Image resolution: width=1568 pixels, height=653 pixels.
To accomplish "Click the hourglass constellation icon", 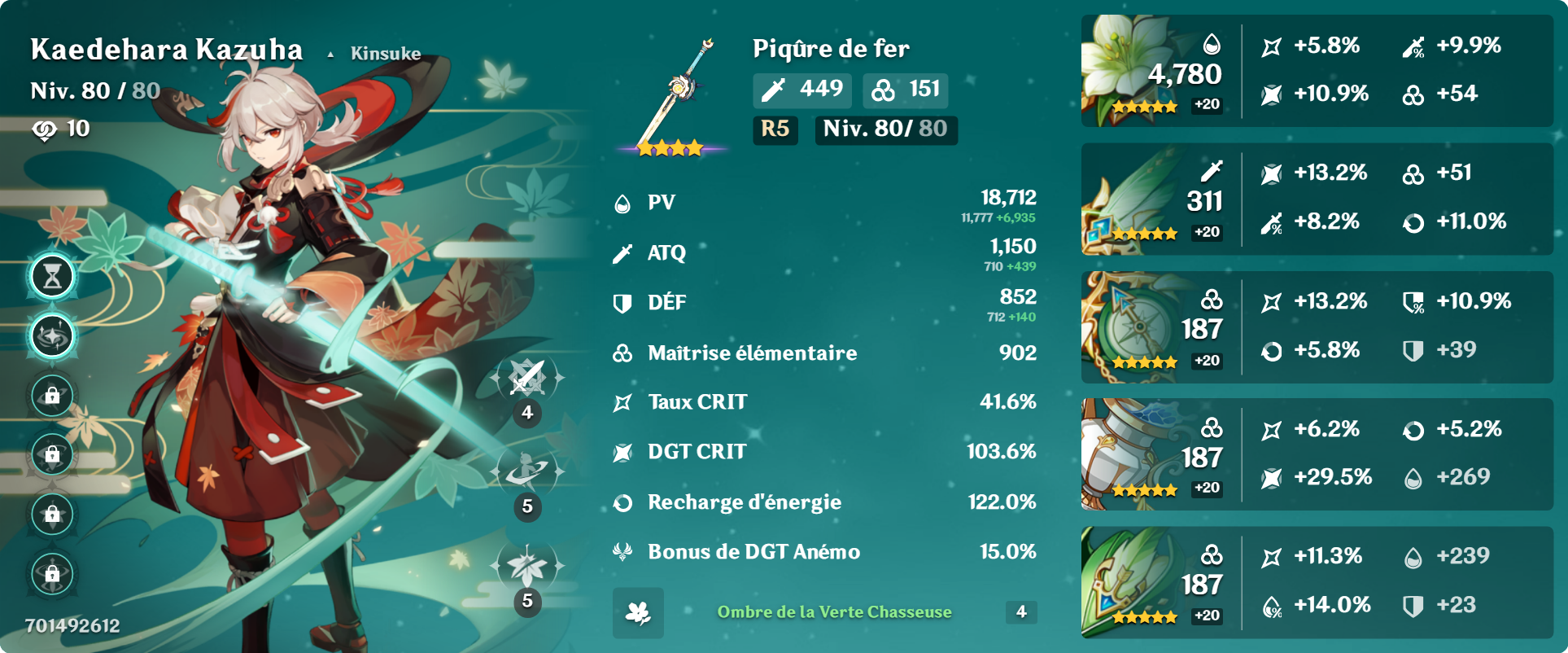I will click(53, 277).
